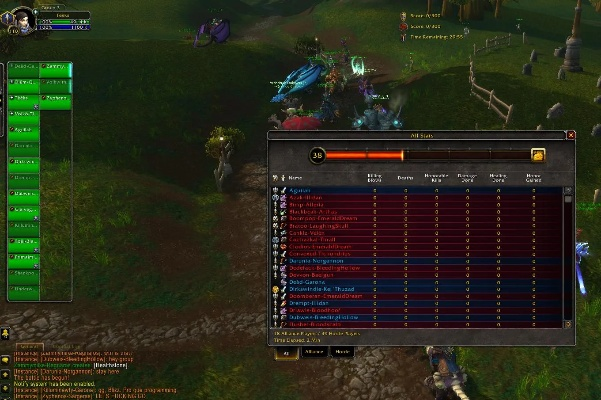Sort scoreboard by Honorable Kills column
The height and width of the screenshot is (400, 601).
(436, 178)
